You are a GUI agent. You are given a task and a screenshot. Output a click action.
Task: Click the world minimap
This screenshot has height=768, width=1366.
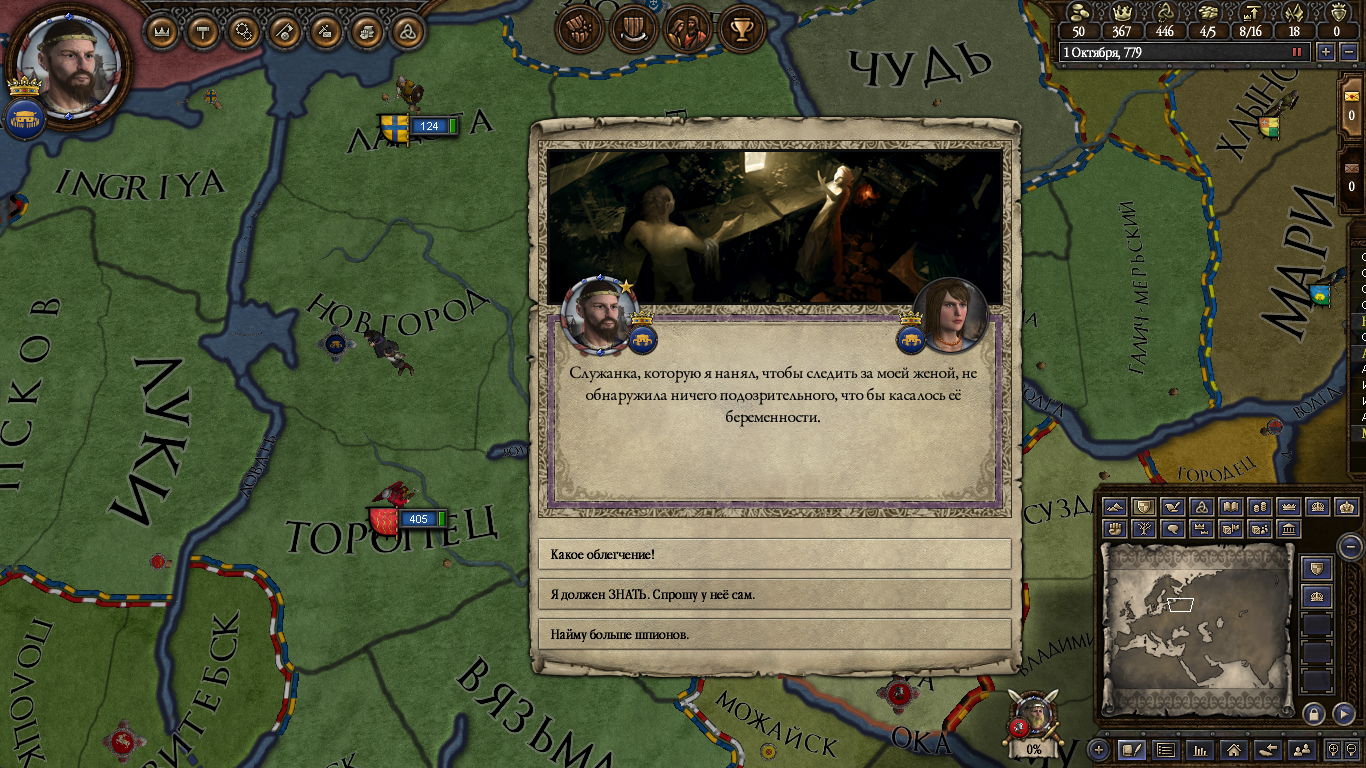click(1196, 627)
